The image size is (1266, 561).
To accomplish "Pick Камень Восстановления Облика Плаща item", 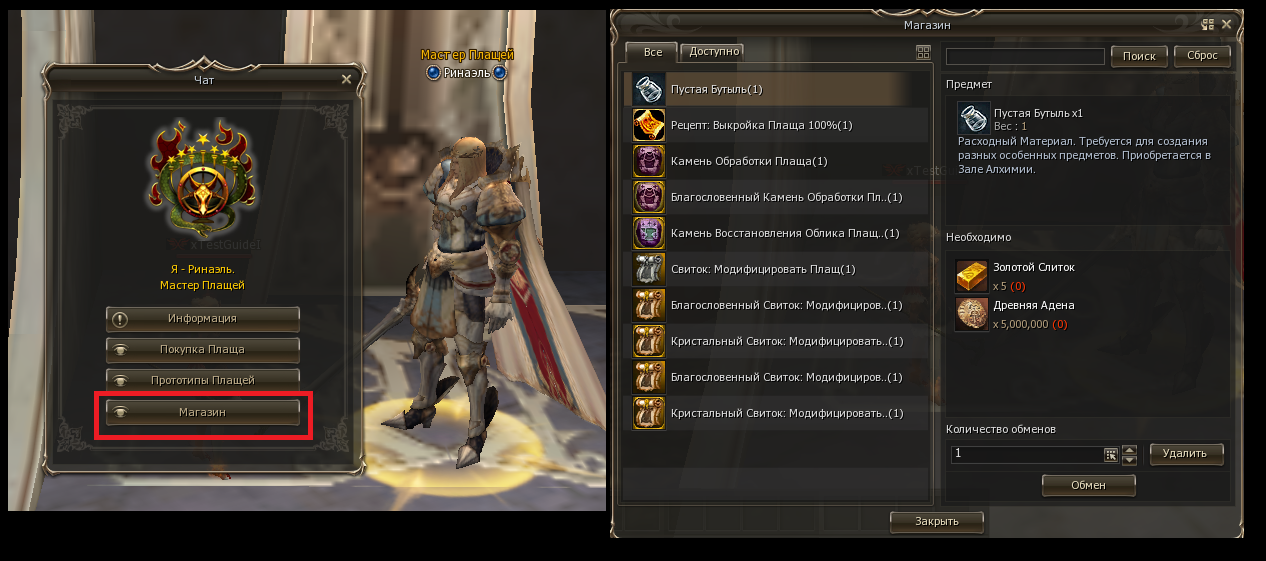I will click(x=780, y=233).
